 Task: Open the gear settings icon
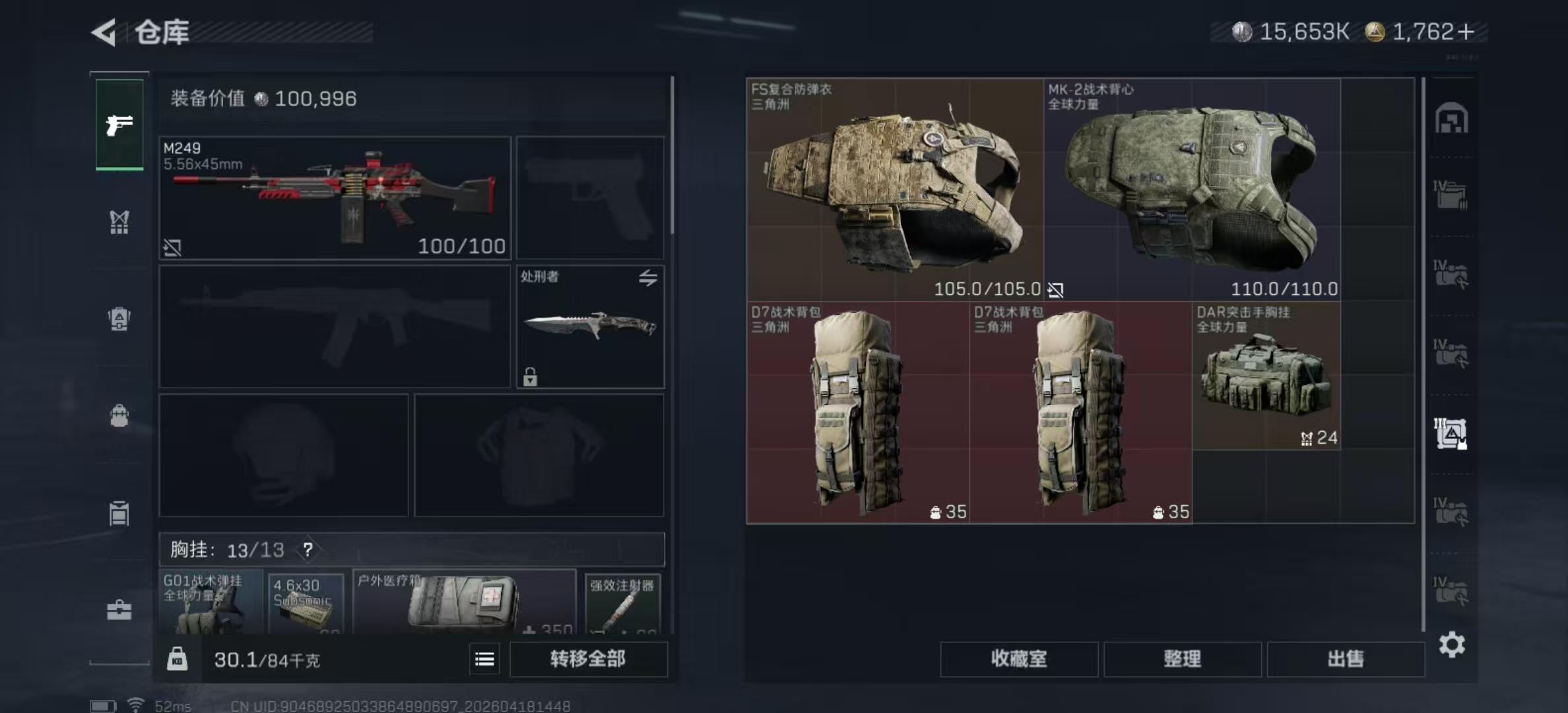pos(1452,644)
